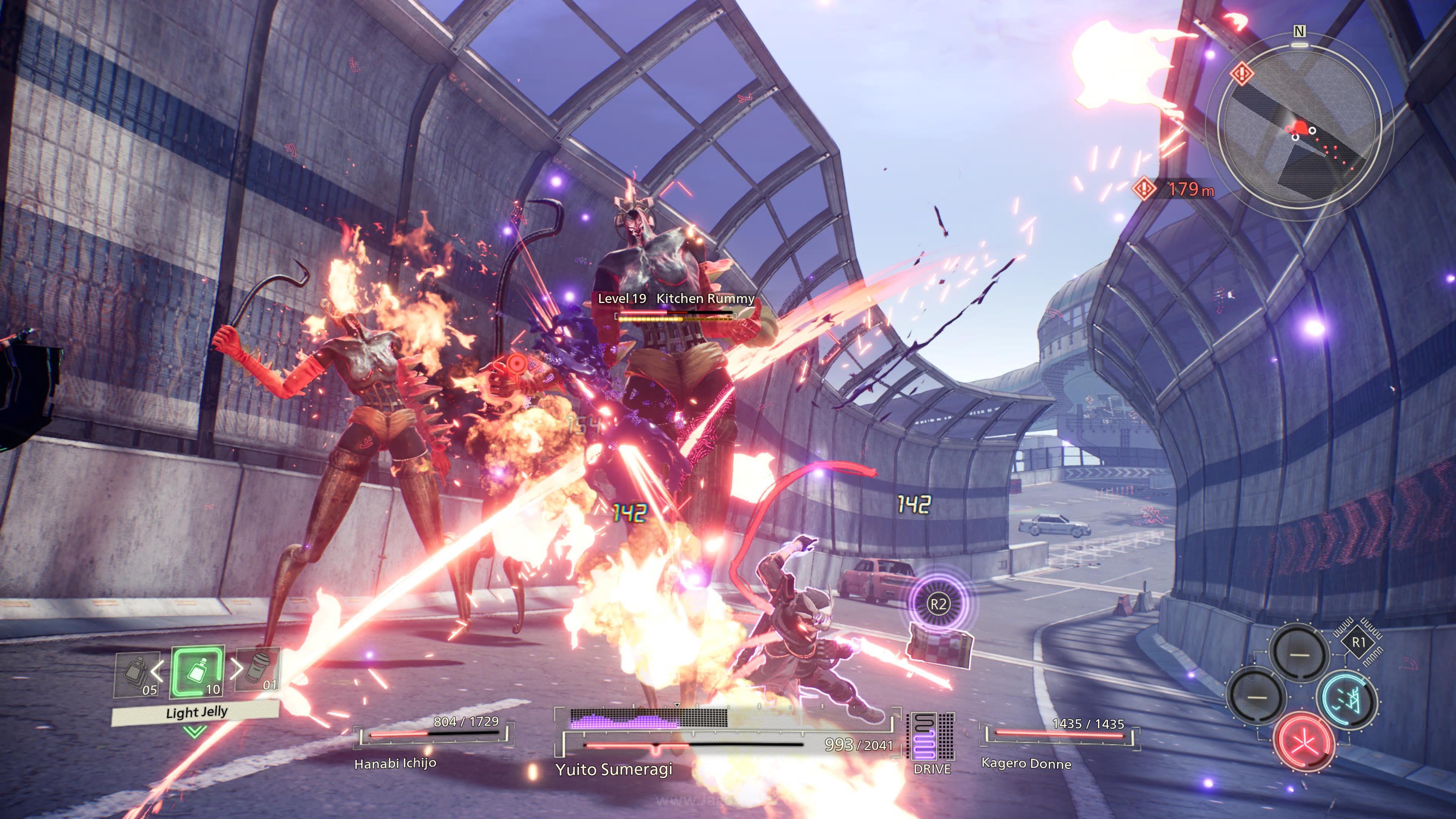1456x819 pixels.
Task: Cycle items with the right arrow
Action: coord(237,669)
